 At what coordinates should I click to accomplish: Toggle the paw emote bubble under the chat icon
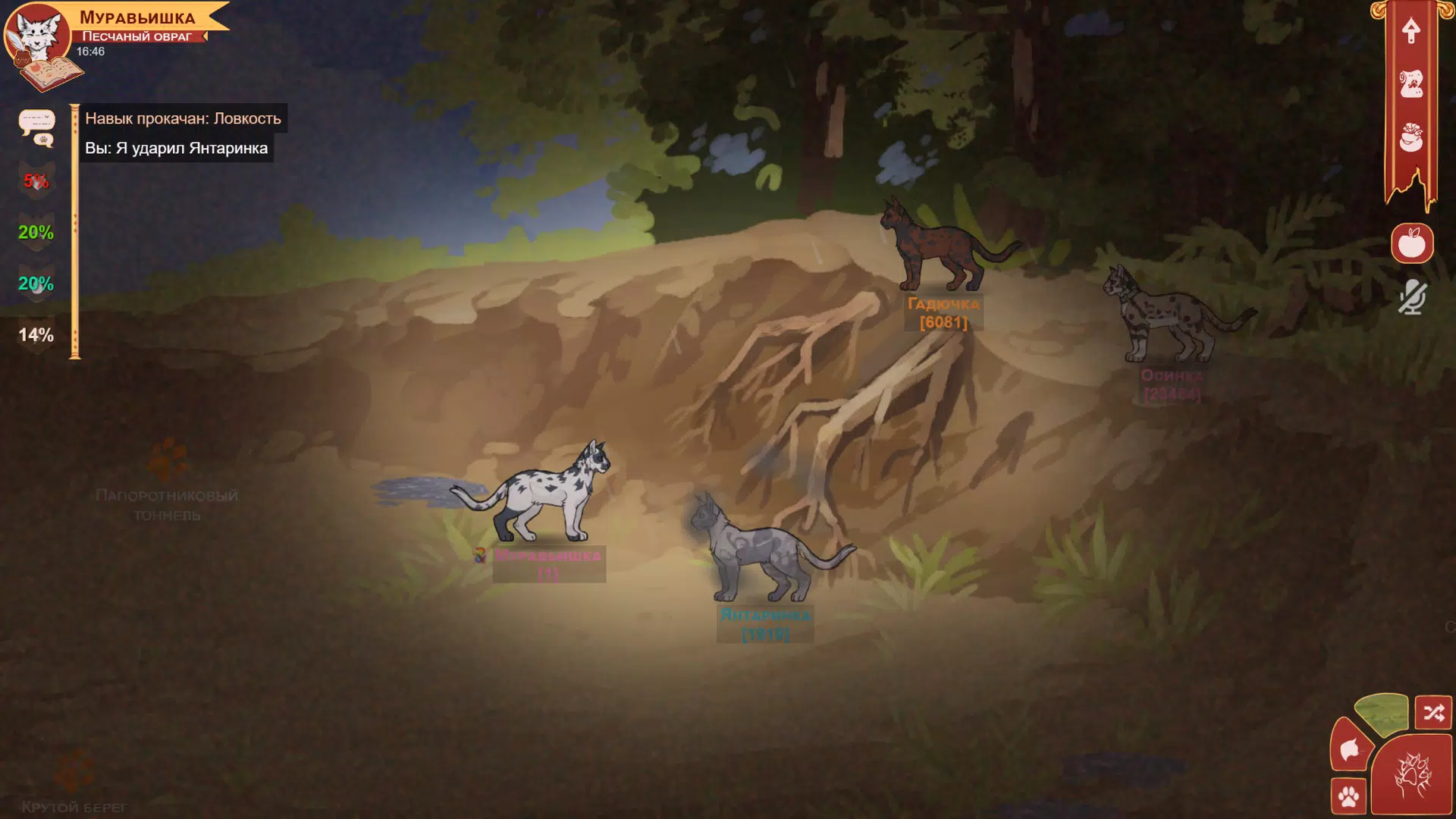tap(44, 140)
